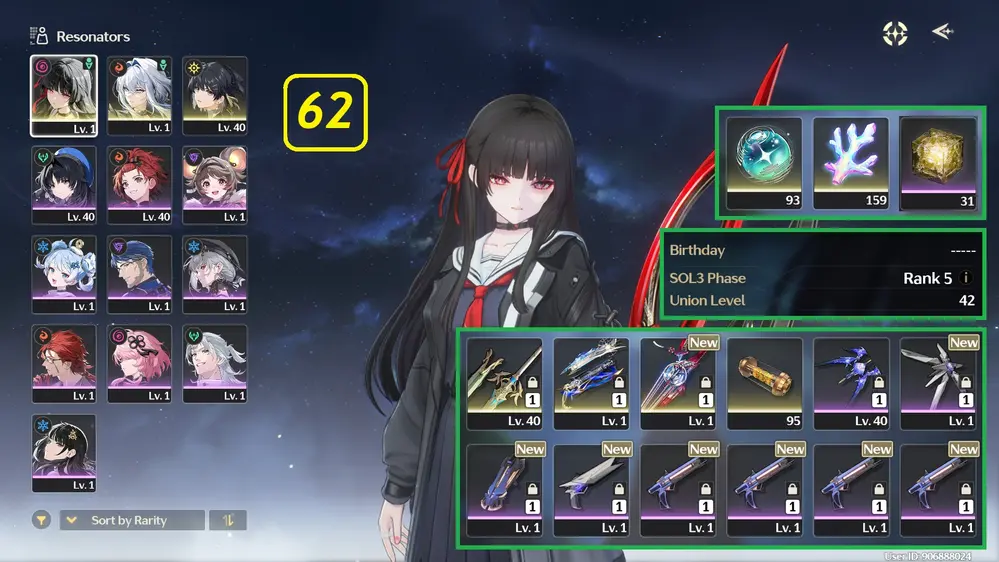Image resolution: width=999 pixels, height=562 pixels.
Task: Choose the light-blue twin-bun resonator portrait
Action: pyautogui.click(x=64, y=274)
